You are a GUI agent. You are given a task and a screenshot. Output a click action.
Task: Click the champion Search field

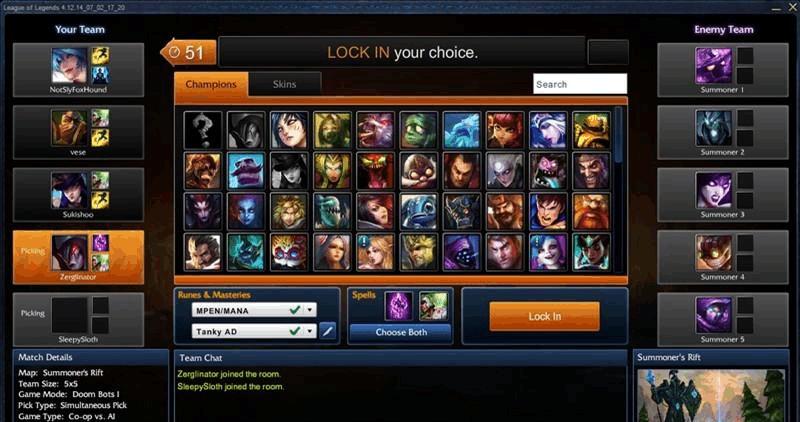click(x=580, y=85)
